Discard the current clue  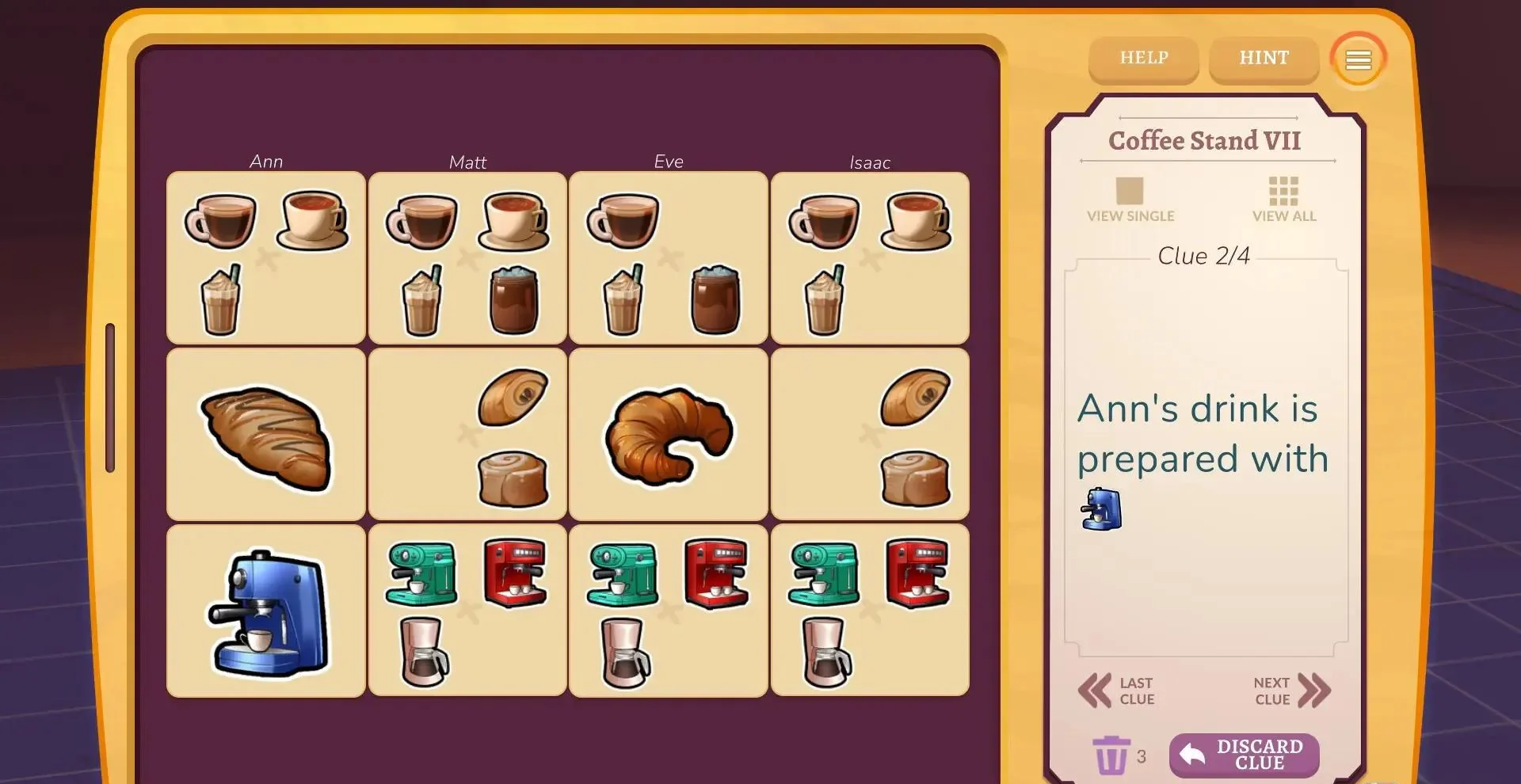click(x=1244, y=755)
